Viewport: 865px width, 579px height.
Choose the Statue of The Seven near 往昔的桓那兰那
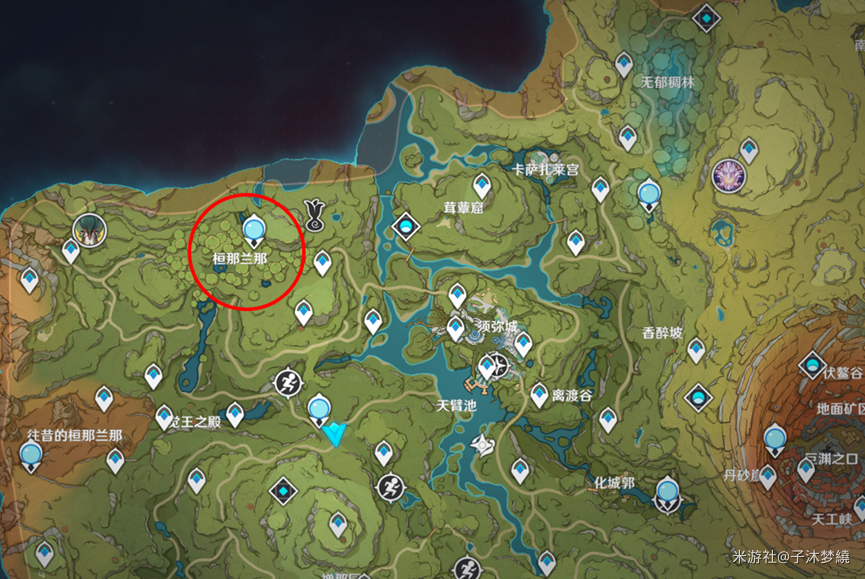pos(31,456)
